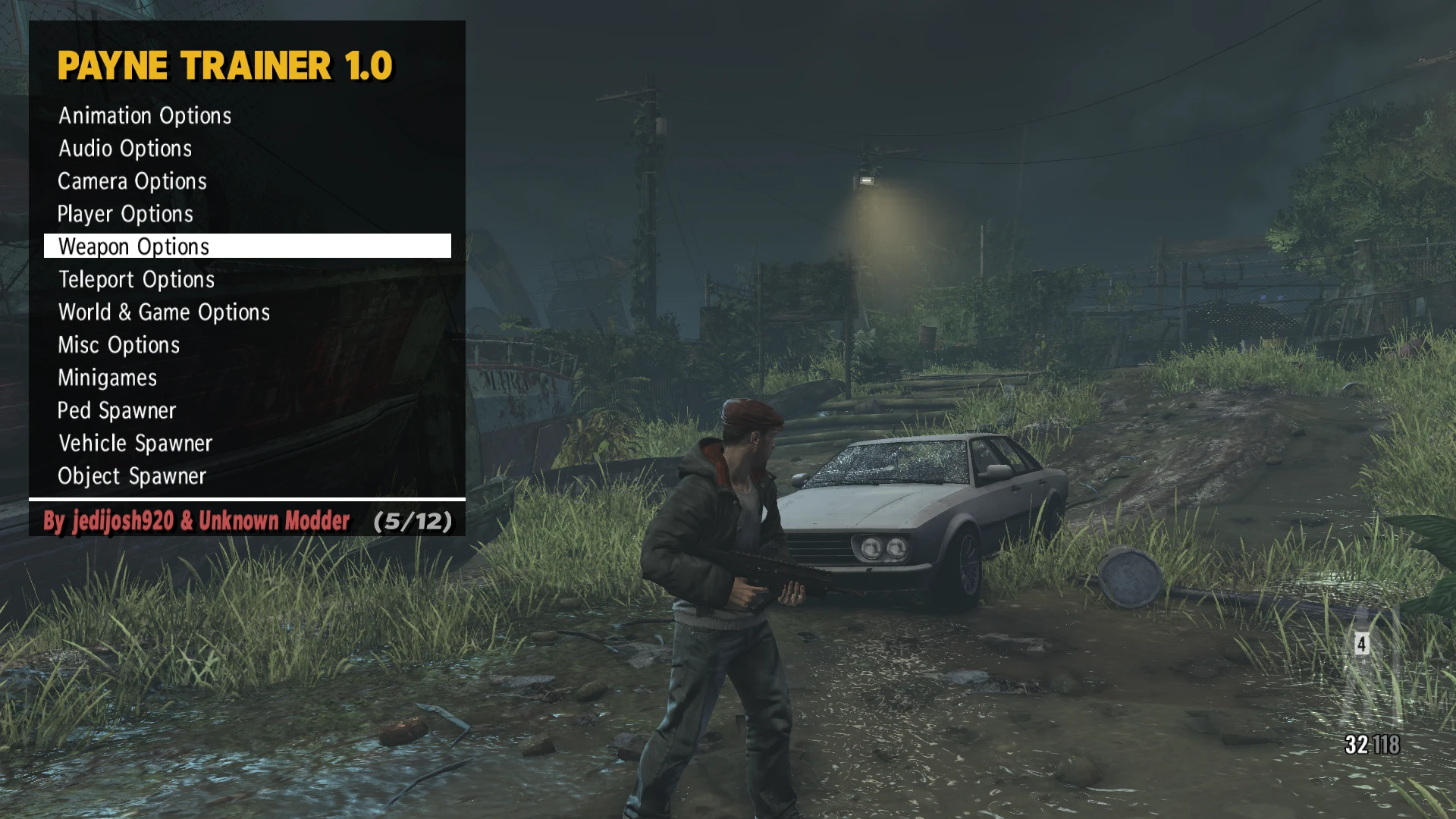Viewport: 1456px width, 819px height.
Task: Open the Ped Spawner
Action: pos(116,410)
